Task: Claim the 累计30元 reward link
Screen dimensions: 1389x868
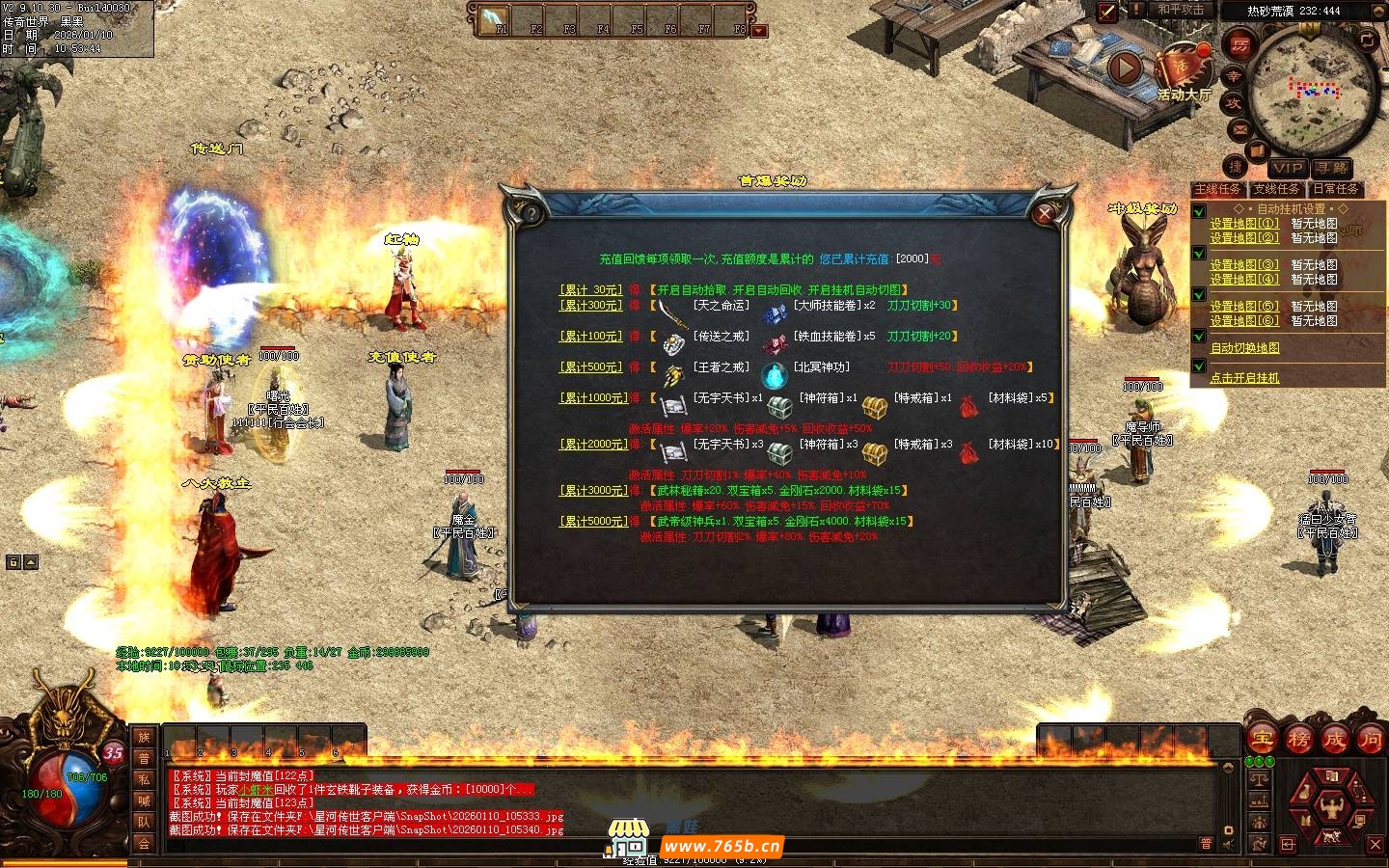Action: (591, 289)
